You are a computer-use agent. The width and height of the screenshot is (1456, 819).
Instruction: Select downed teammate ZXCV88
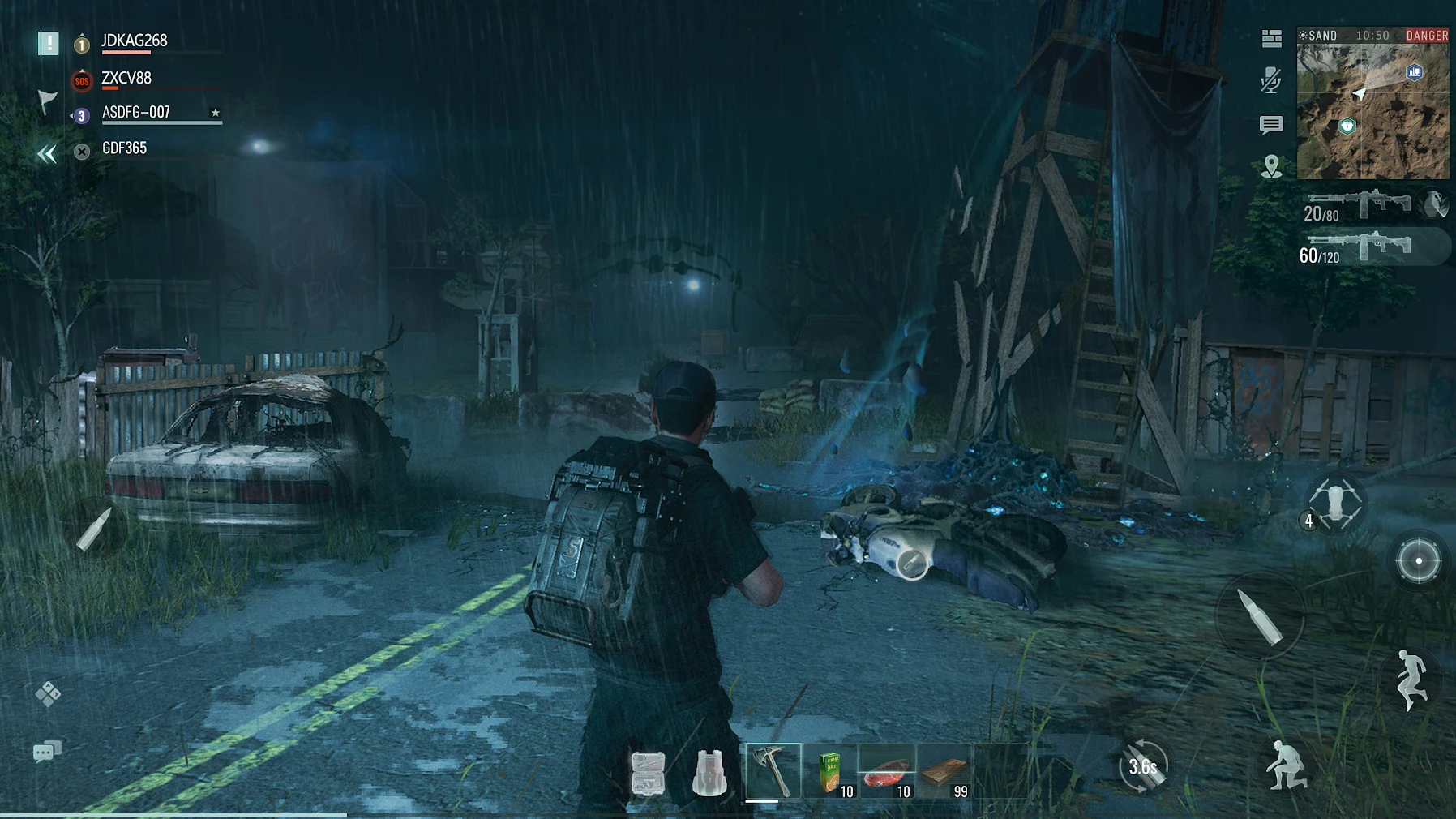(x=126, y=79)
